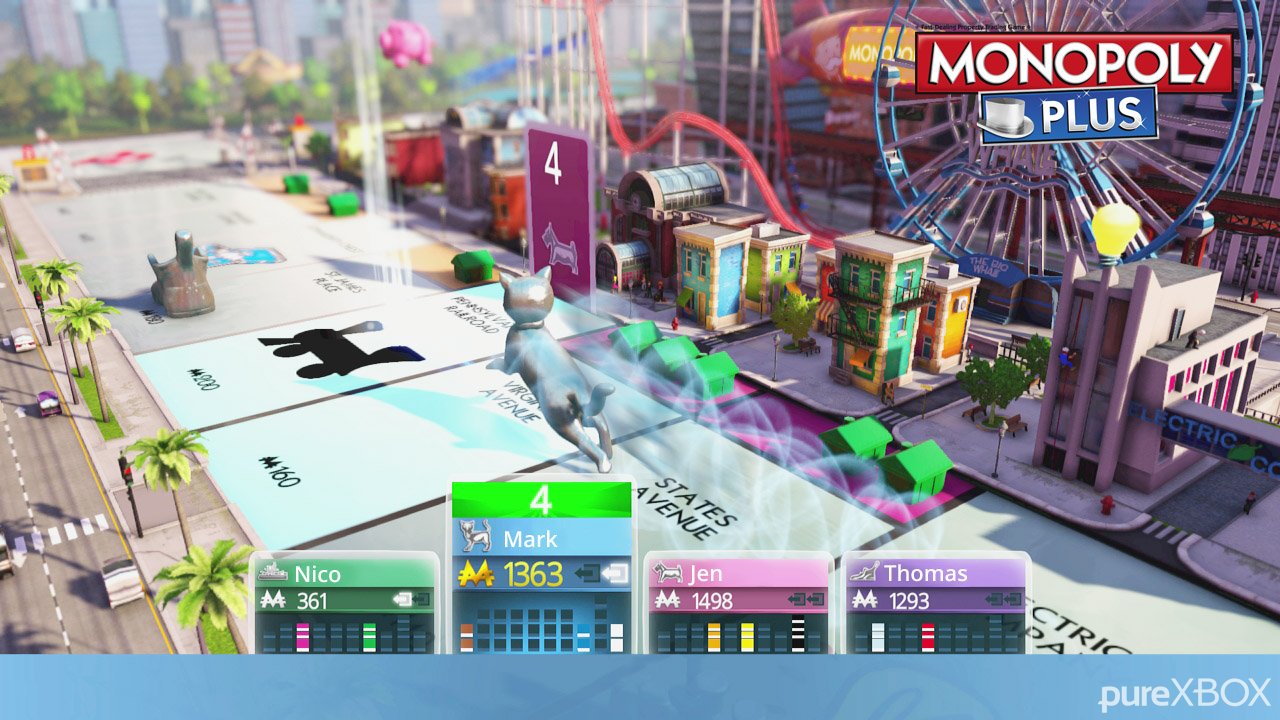Click the green turn banner showing 4
The width and height of the screenshot is (1280, 720).
(540, 496)
